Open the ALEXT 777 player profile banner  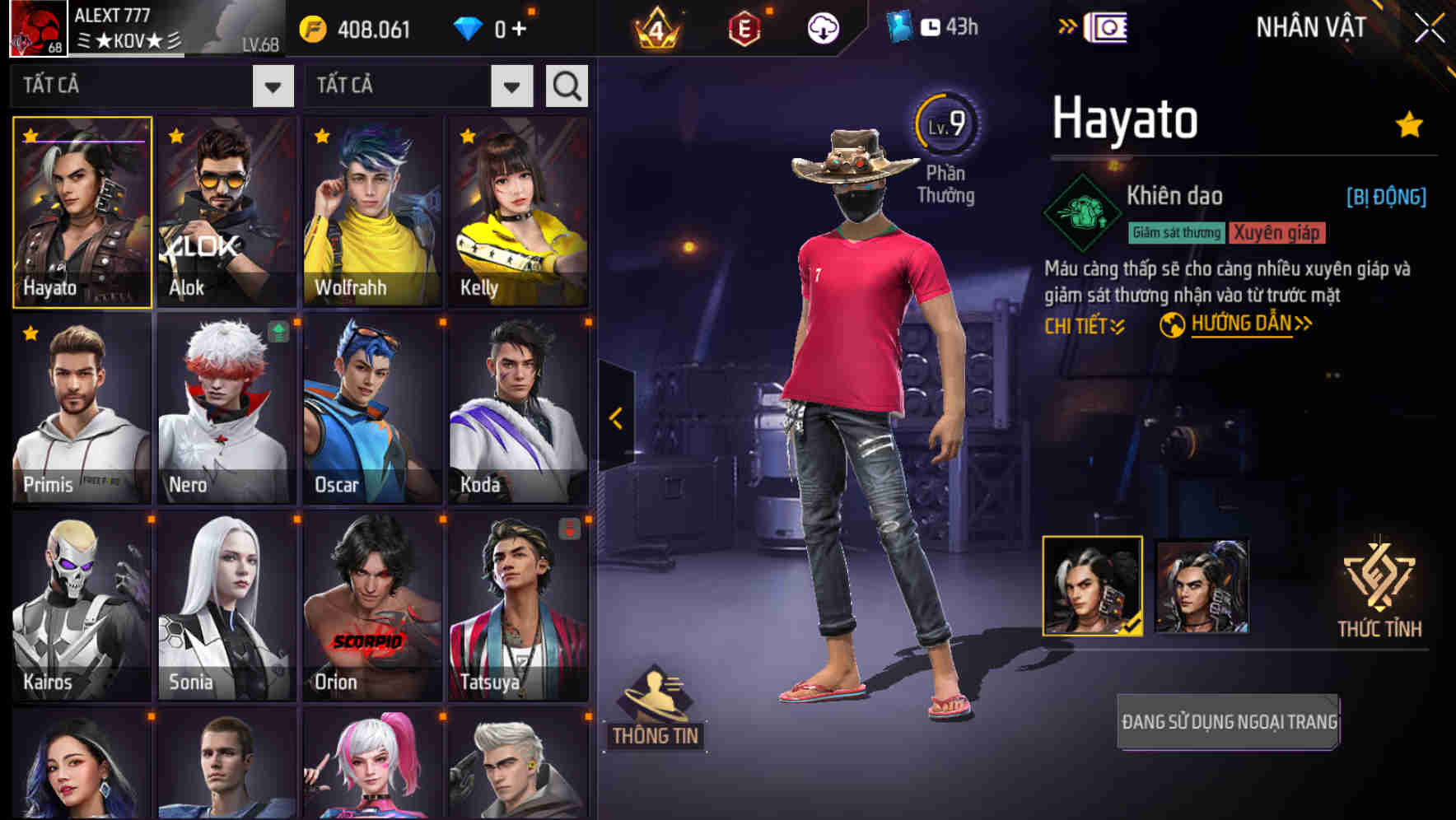click(140, 27)
